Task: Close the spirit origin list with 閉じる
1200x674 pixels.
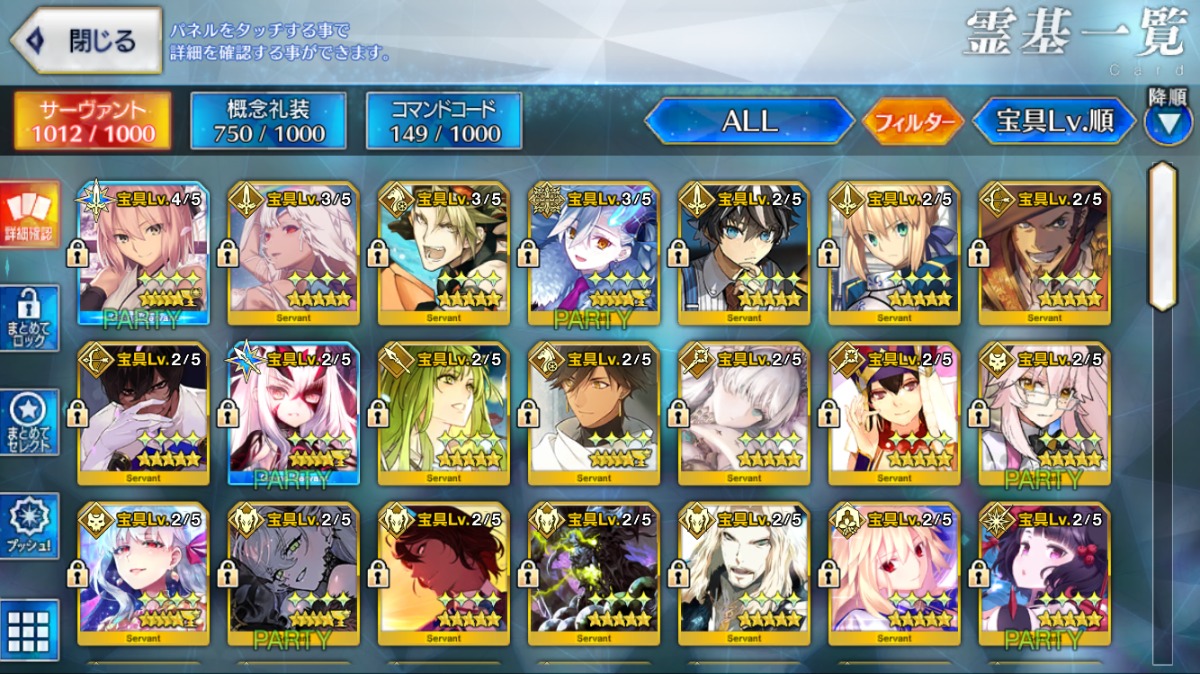Action: coord(86,41)
